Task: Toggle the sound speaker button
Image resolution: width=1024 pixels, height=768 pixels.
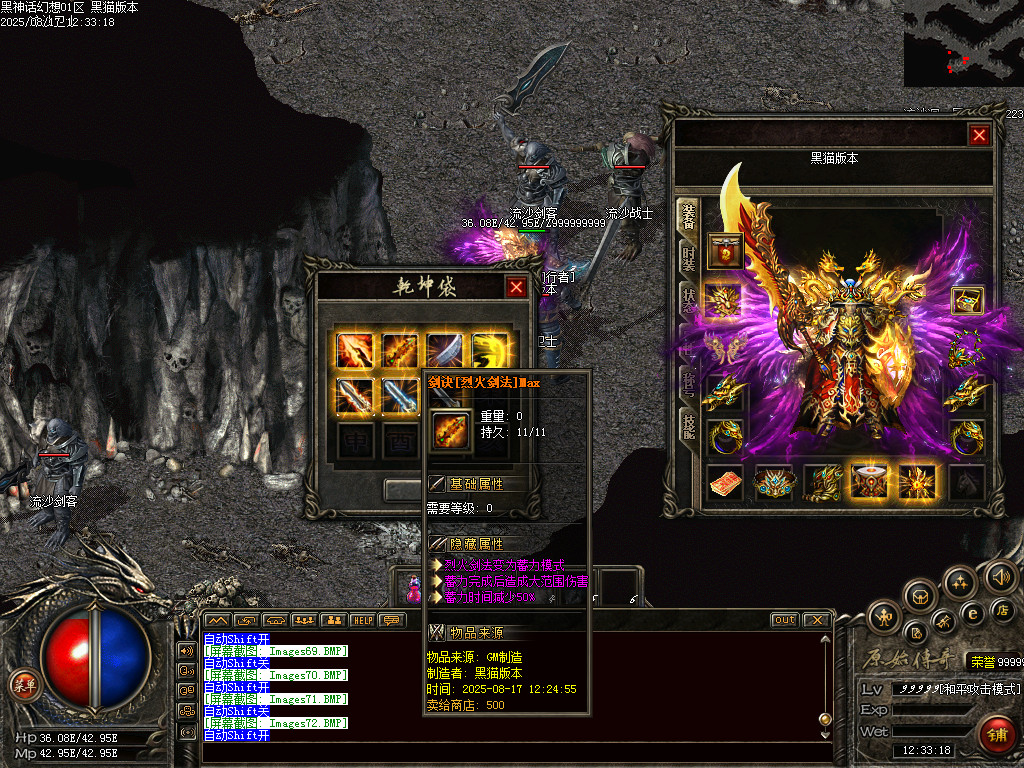Action: point(1001,575)
